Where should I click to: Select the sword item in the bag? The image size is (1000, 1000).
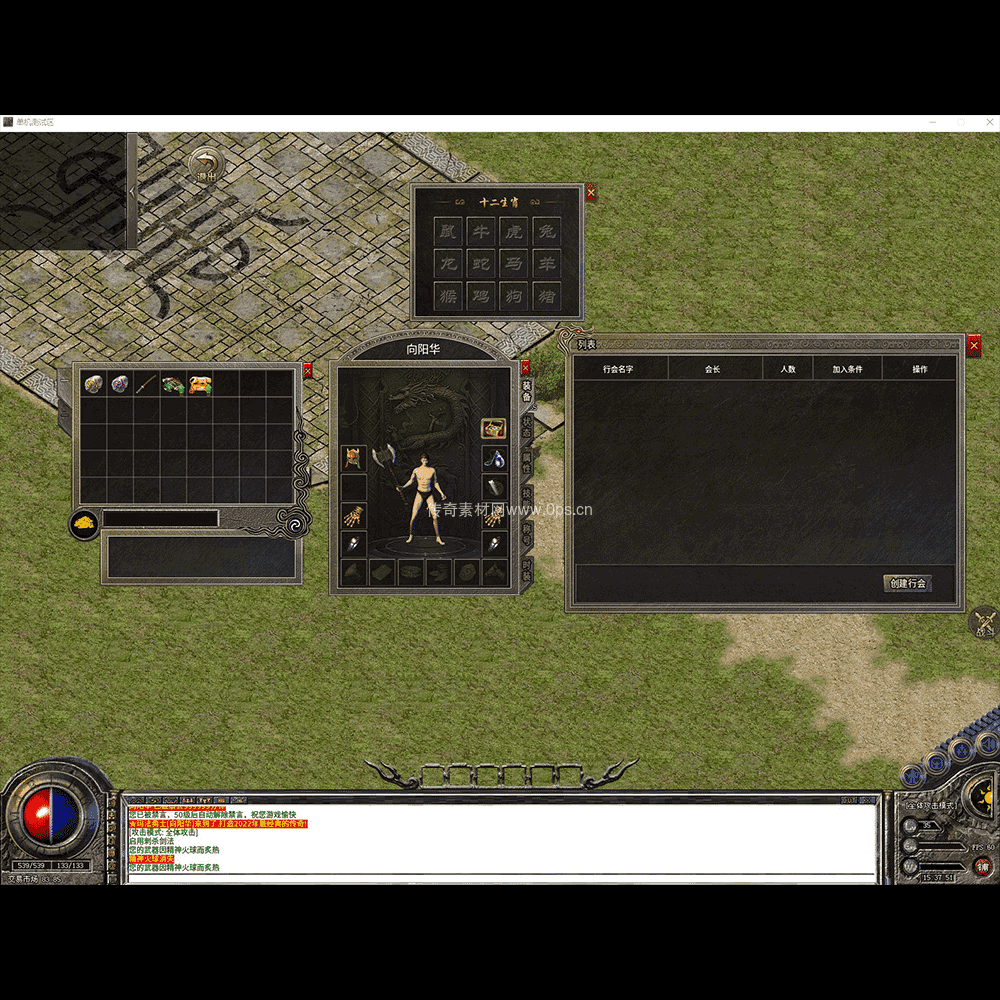pyautogui.click(x=147, y=384)
